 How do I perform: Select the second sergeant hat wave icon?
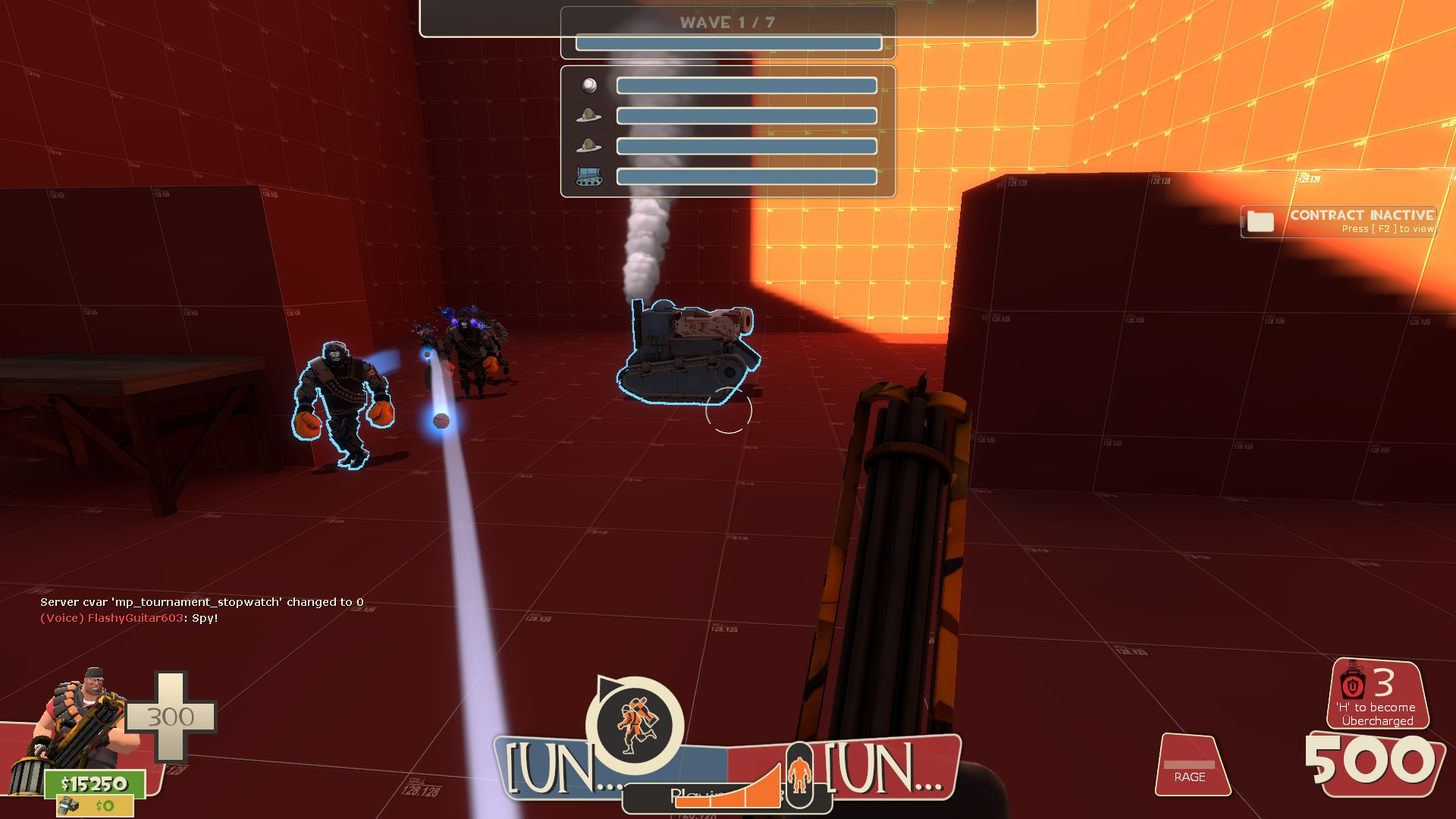(588, 146)
